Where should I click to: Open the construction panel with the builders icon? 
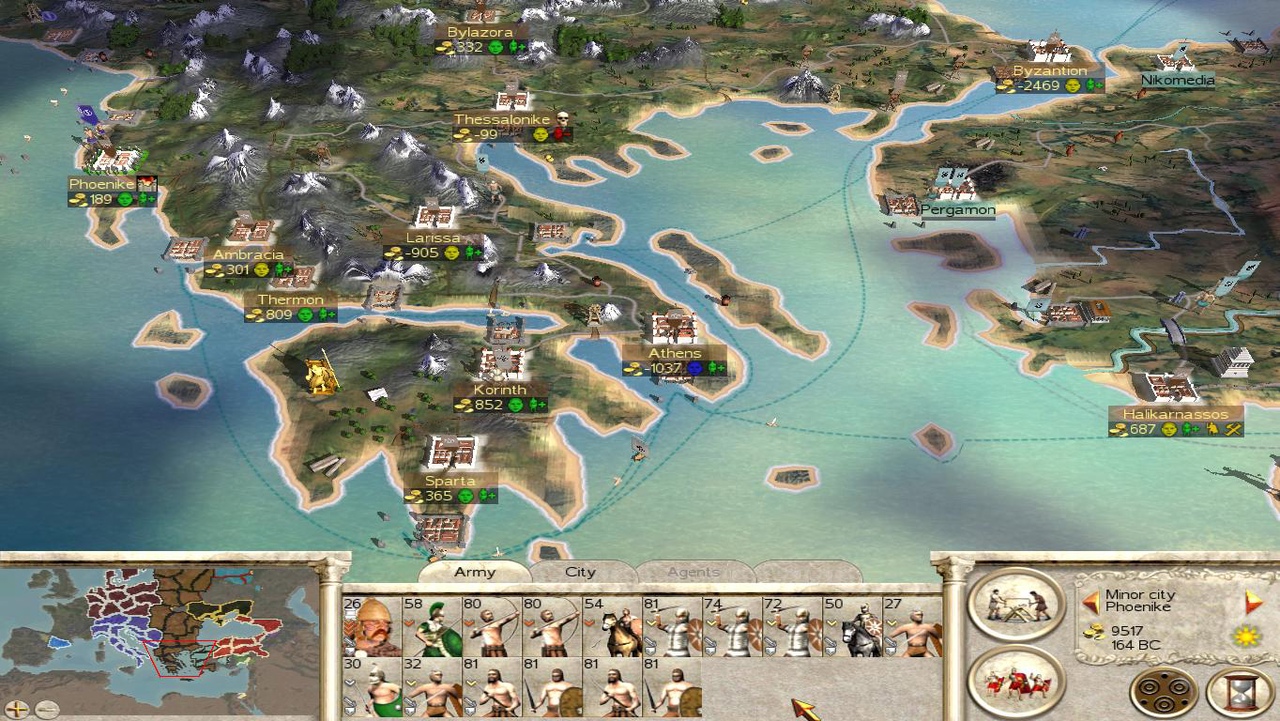point(1016,604)
